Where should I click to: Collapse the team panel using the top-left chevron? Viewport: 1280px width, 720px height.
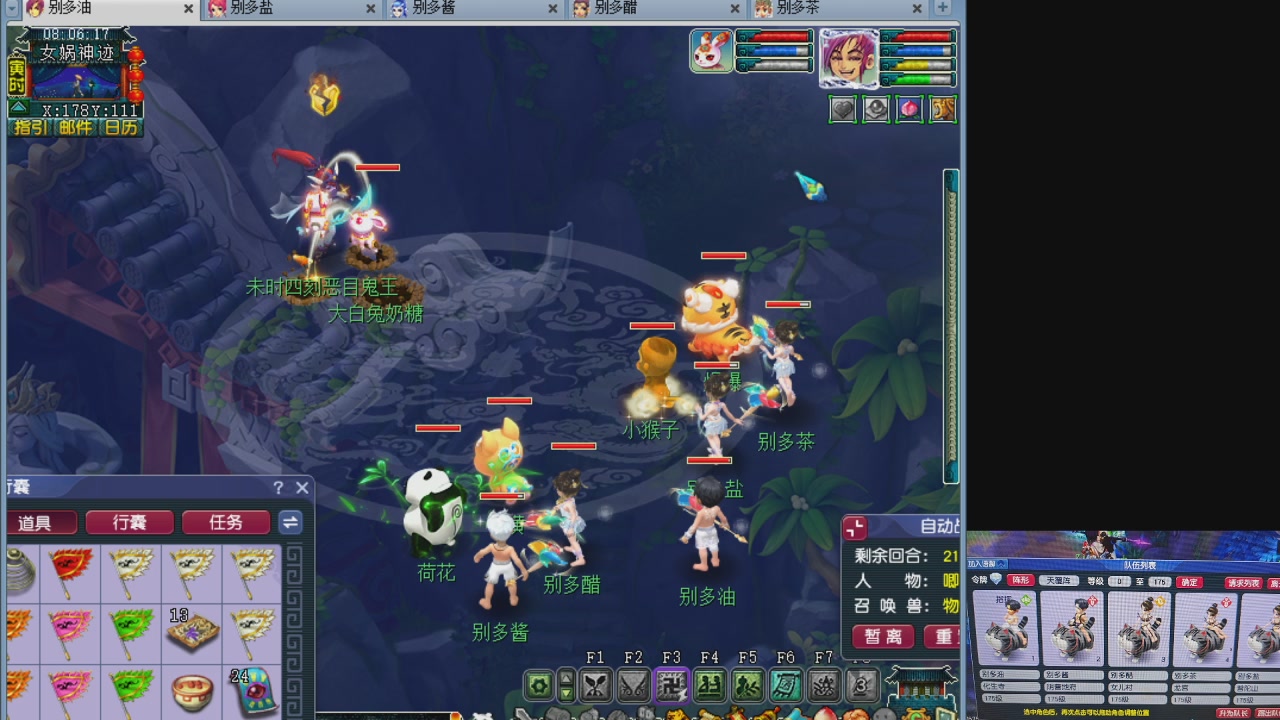(x=1001, y=564)
